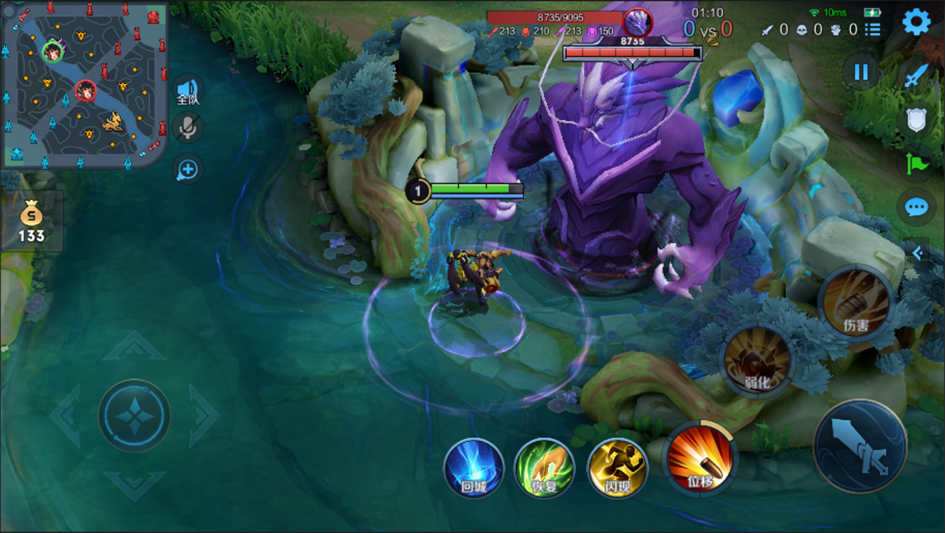Select the blue sword attack signal icon
The width and height of the screenshot is (945, 533).
pos(916,74)
